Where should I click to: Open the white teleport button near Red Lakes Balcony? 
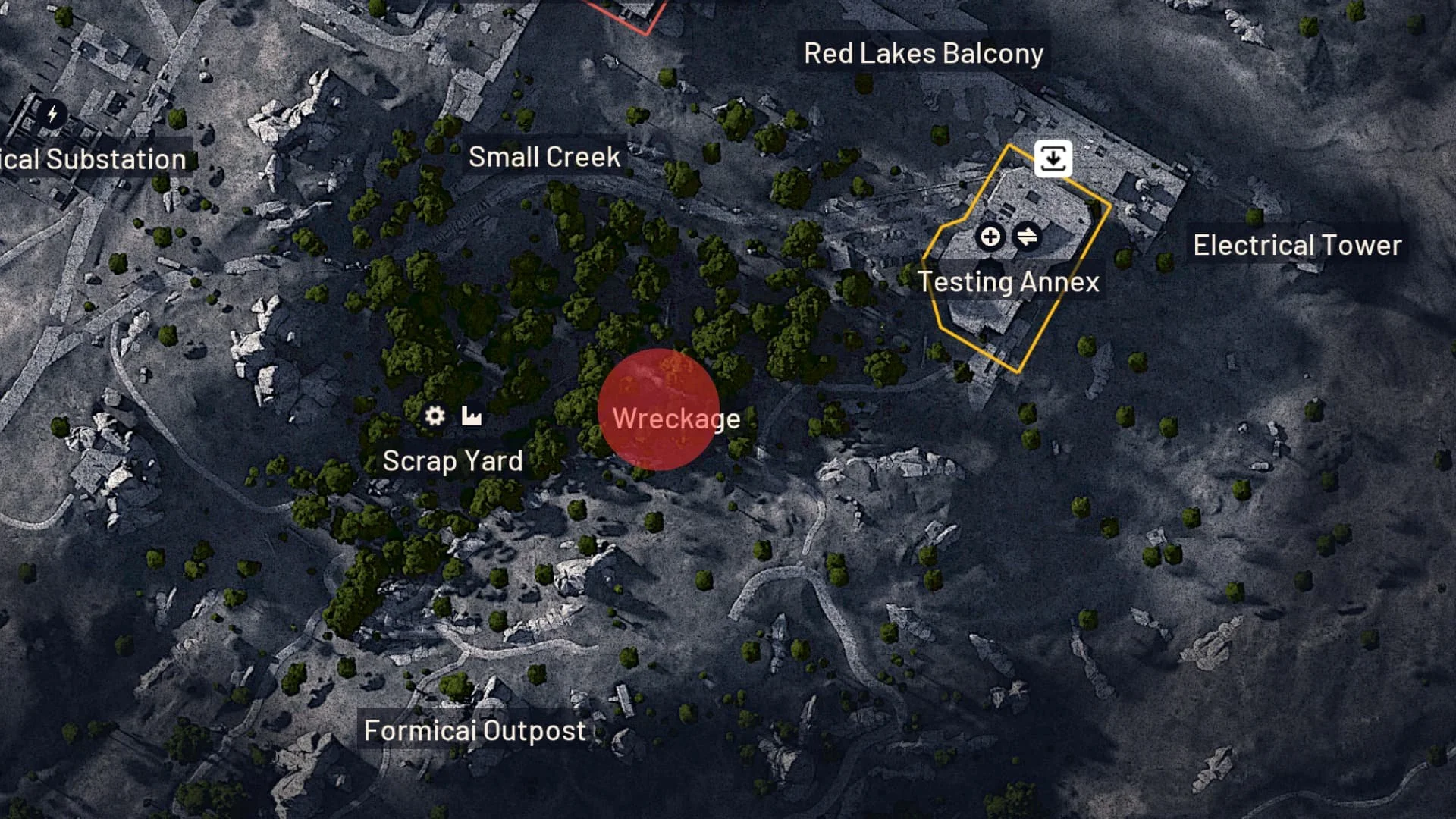point(1053,157)
